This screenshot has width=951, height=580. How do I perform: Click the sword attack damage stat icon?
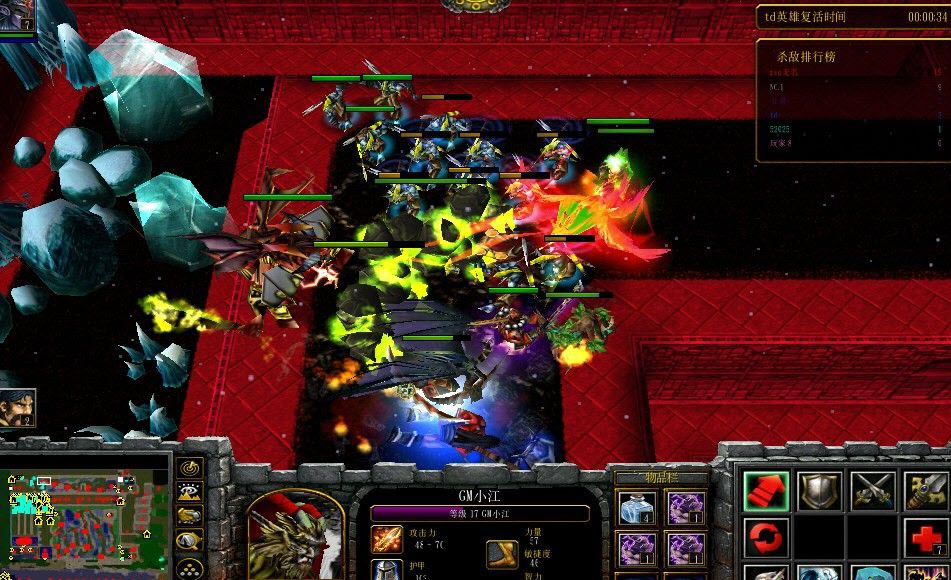[386, 540]
